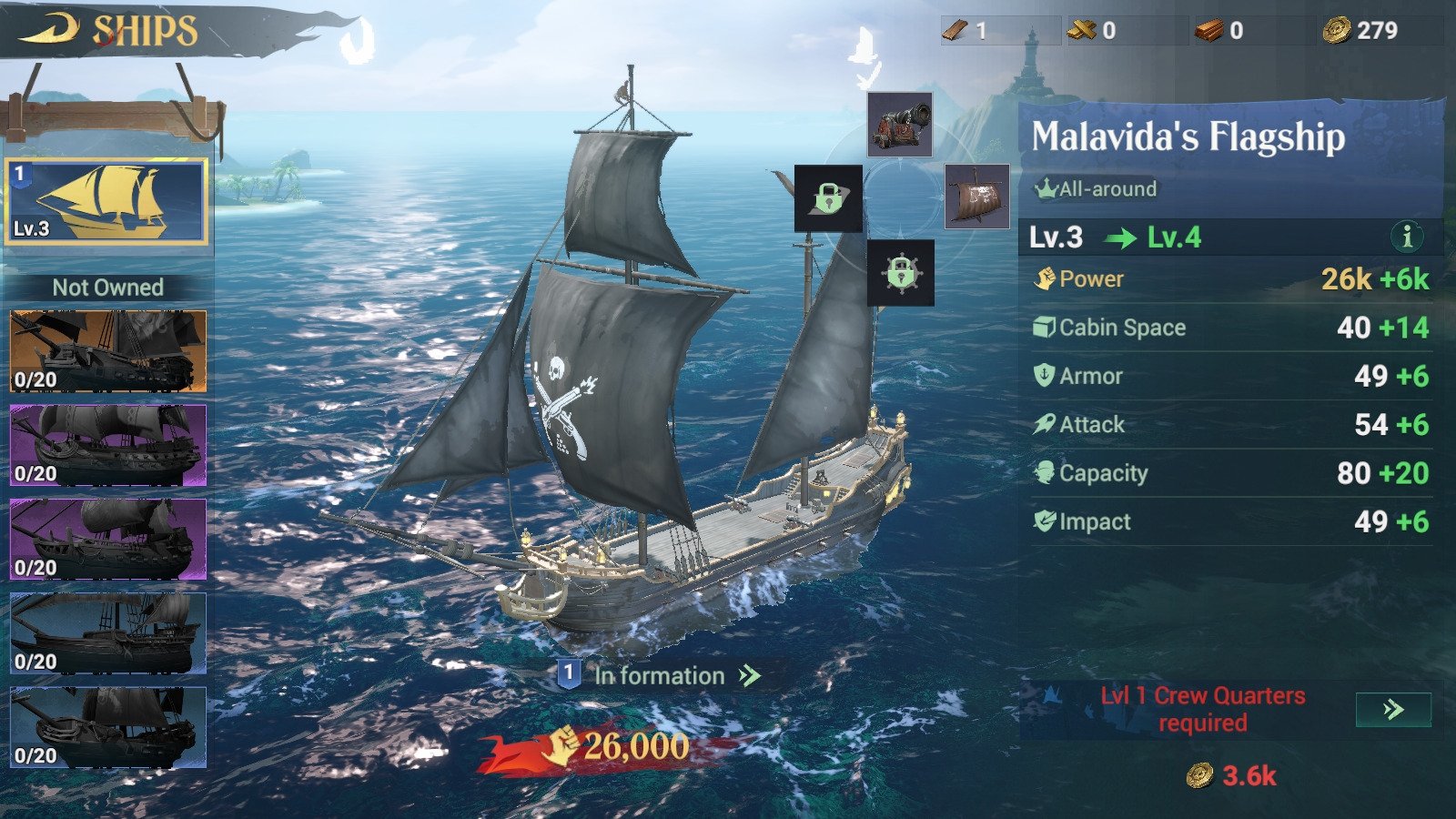Click the Power stat fist icon
This screenshot has height=819, width=1456.
[x=1047, y=279]
